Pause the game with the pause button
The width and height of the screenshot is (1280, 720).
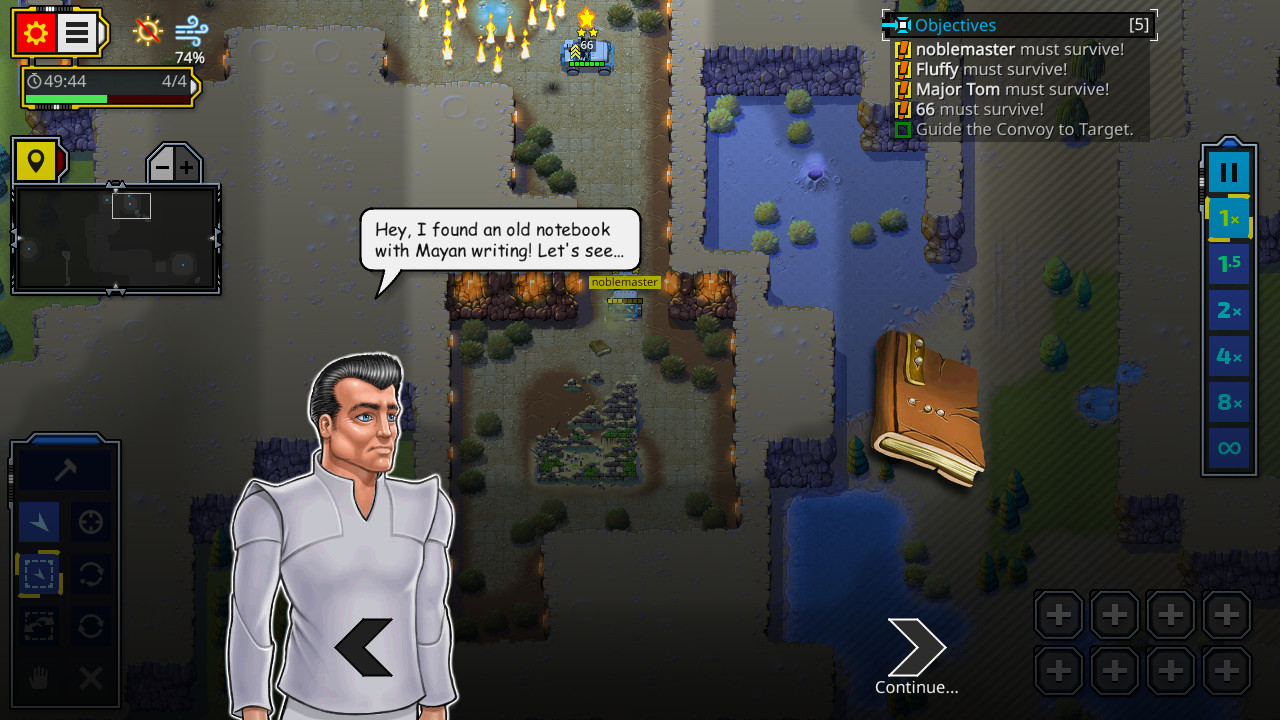(1228, 170)
